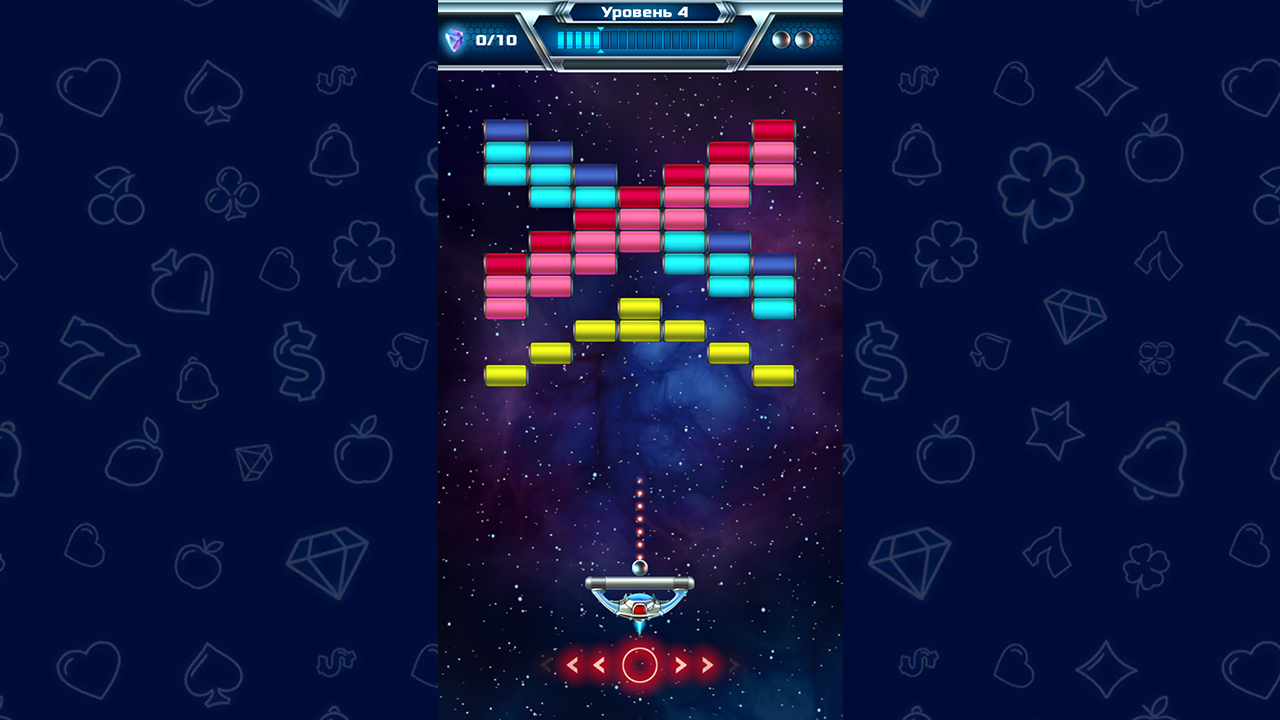The image size is (1280, 720).
Task: Tap the red circle launch control
Action: coord(640,665)
